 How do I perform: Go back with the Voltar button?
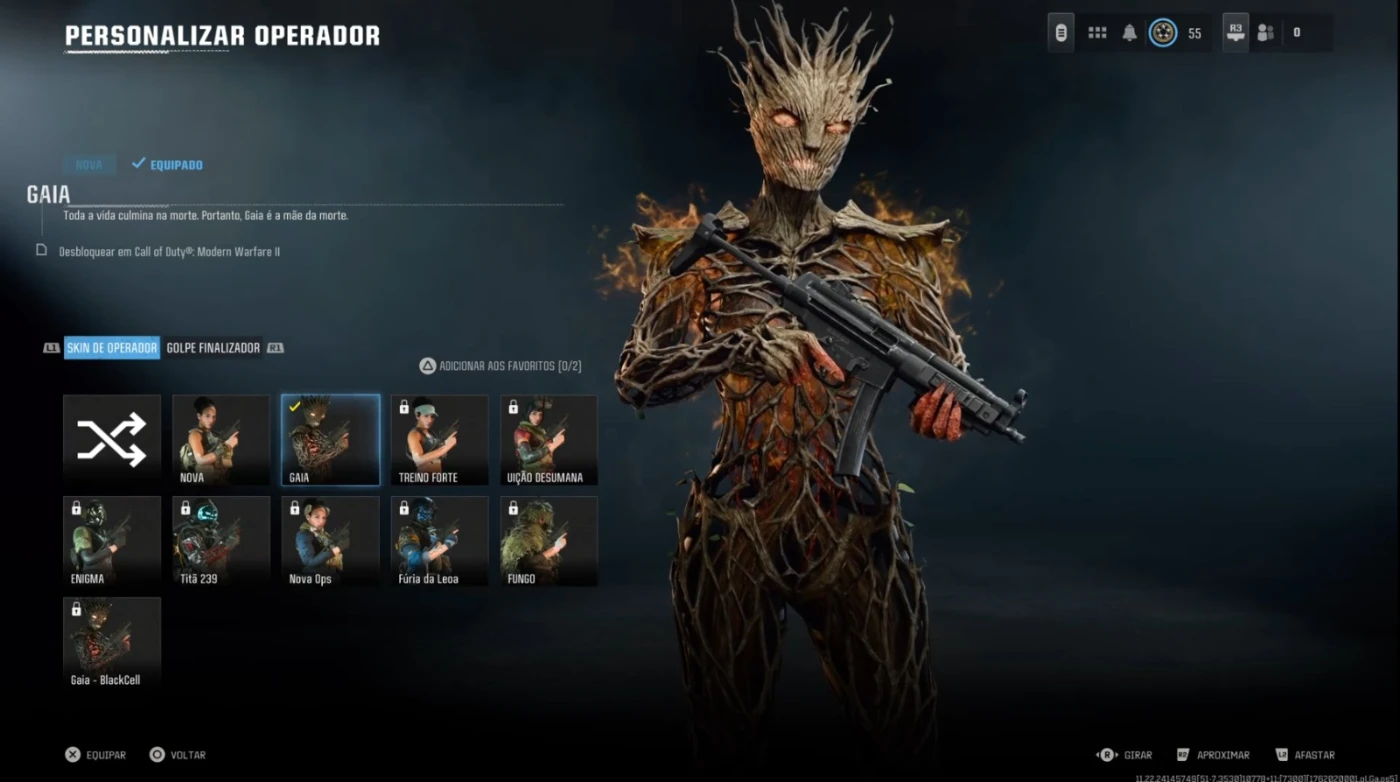(x=178, y=755)
